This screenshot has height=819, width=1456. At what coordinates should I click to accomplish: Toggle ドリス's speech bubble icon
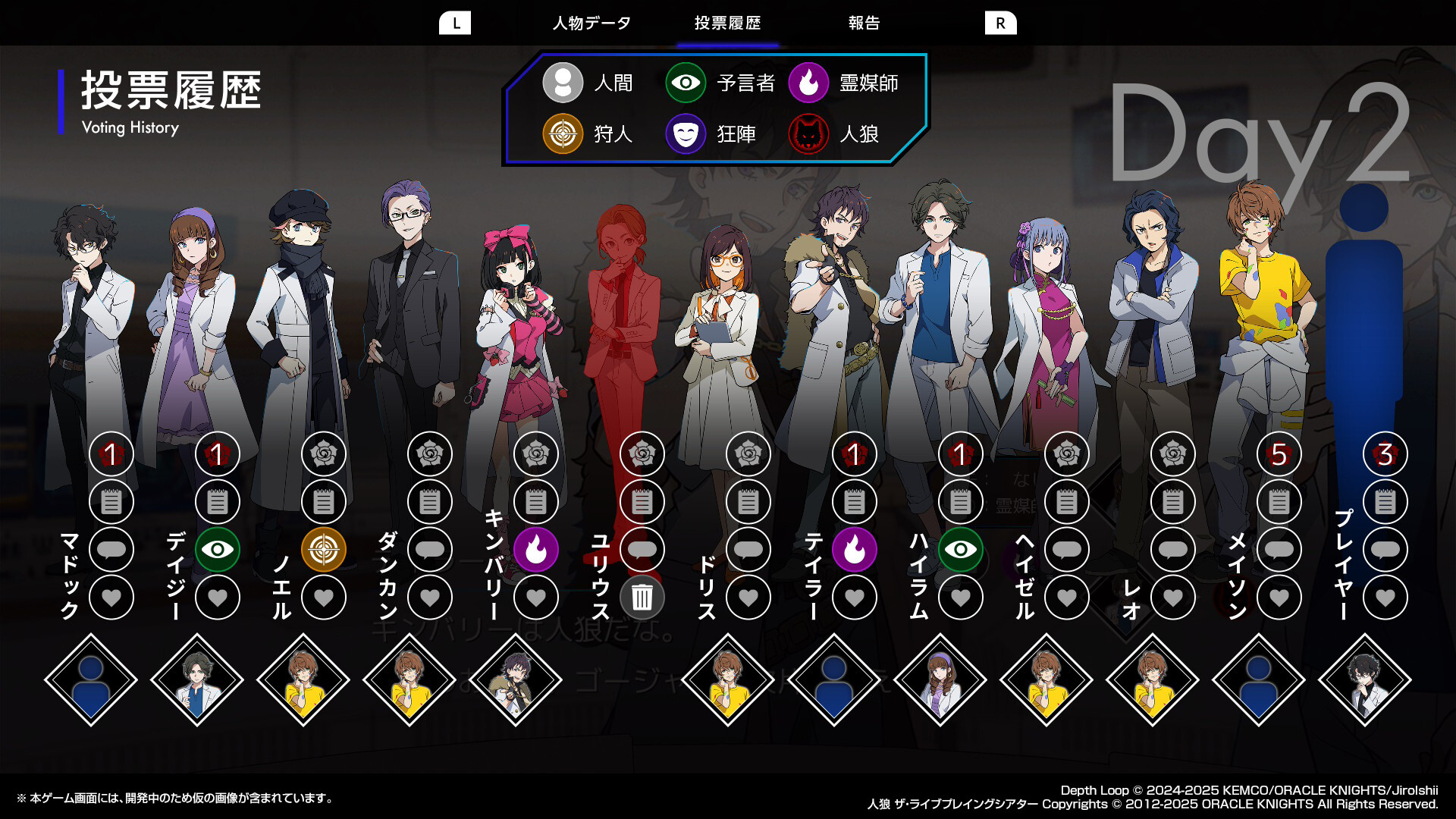point(748,550)
